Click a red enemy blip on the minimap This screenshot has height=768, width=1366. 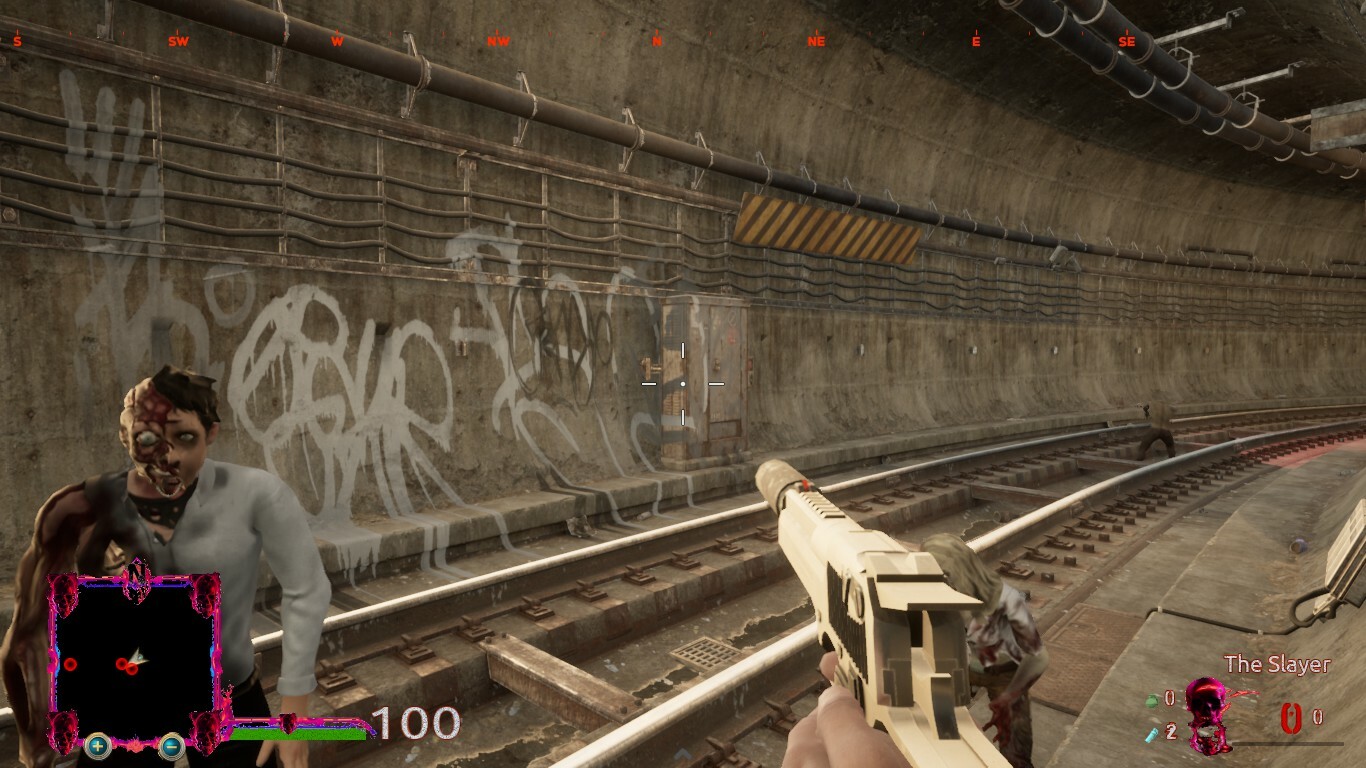pyautogui.click(x=71, y=664)
